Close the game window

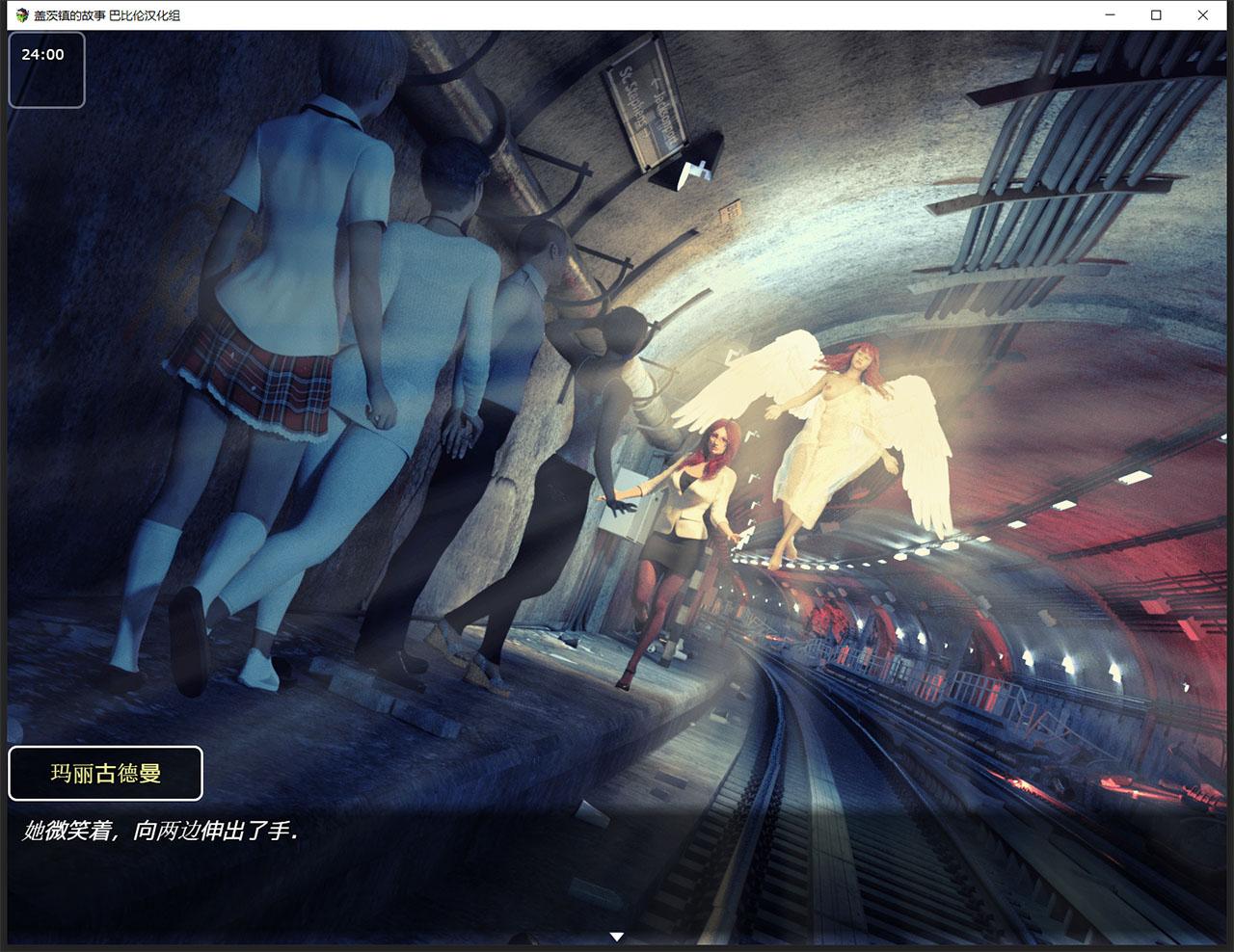(x=1202, y=15)
